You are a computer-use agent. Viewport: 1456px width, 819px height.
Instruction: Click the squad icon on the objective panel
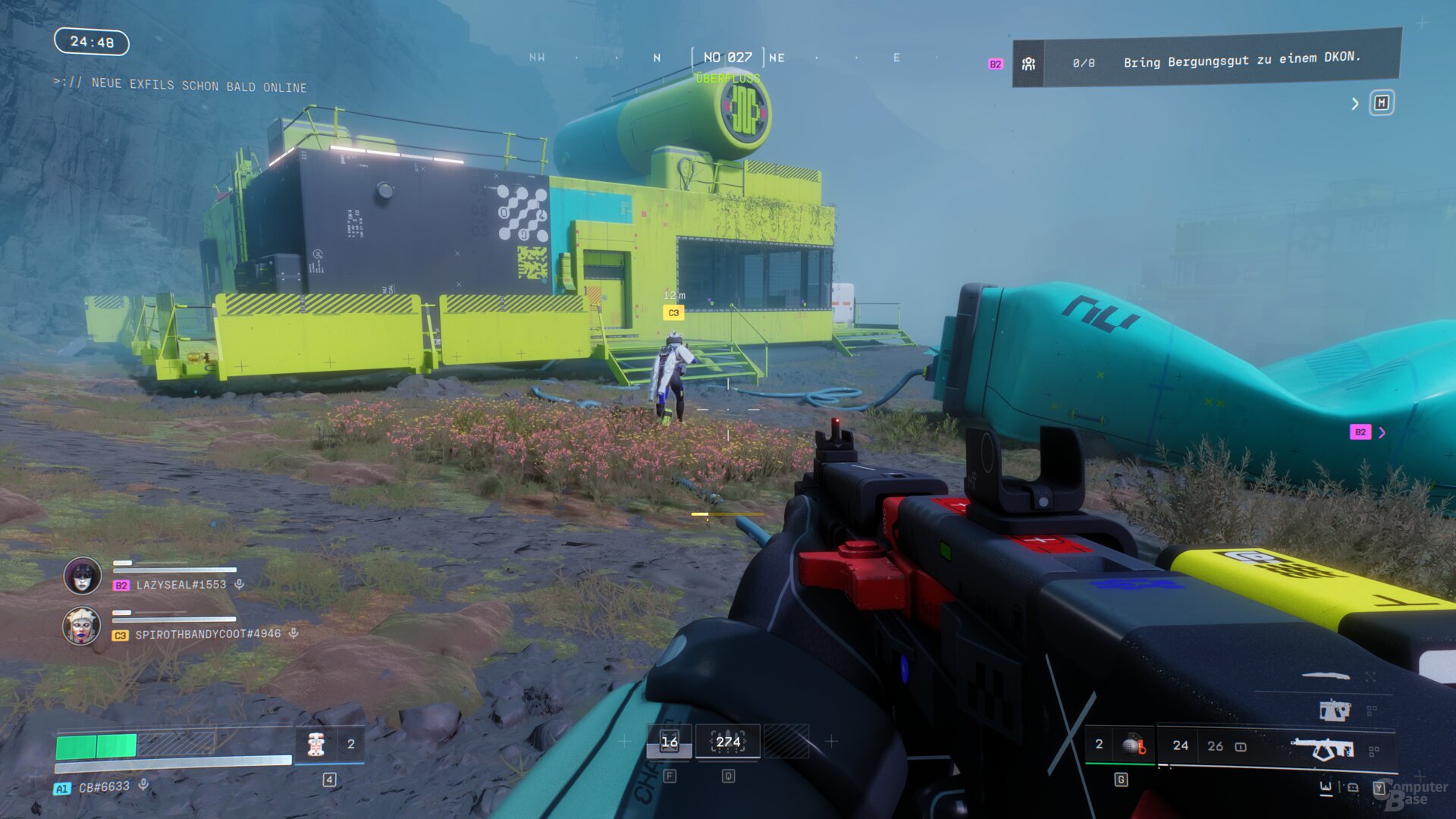[x=1028, y=64]
